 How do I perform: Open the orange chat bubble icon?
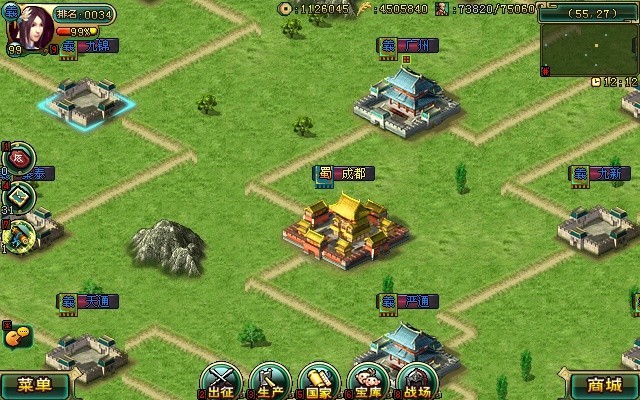[17, 337]
